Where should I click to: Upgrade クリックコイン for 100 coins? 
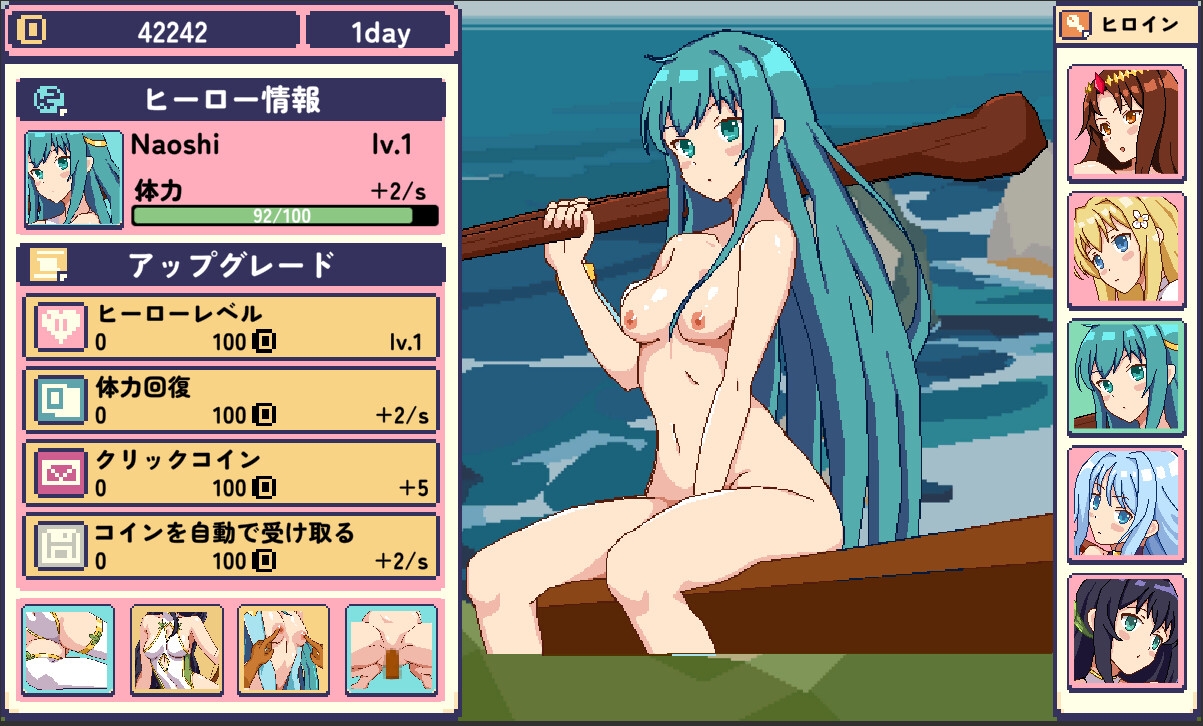231,473
